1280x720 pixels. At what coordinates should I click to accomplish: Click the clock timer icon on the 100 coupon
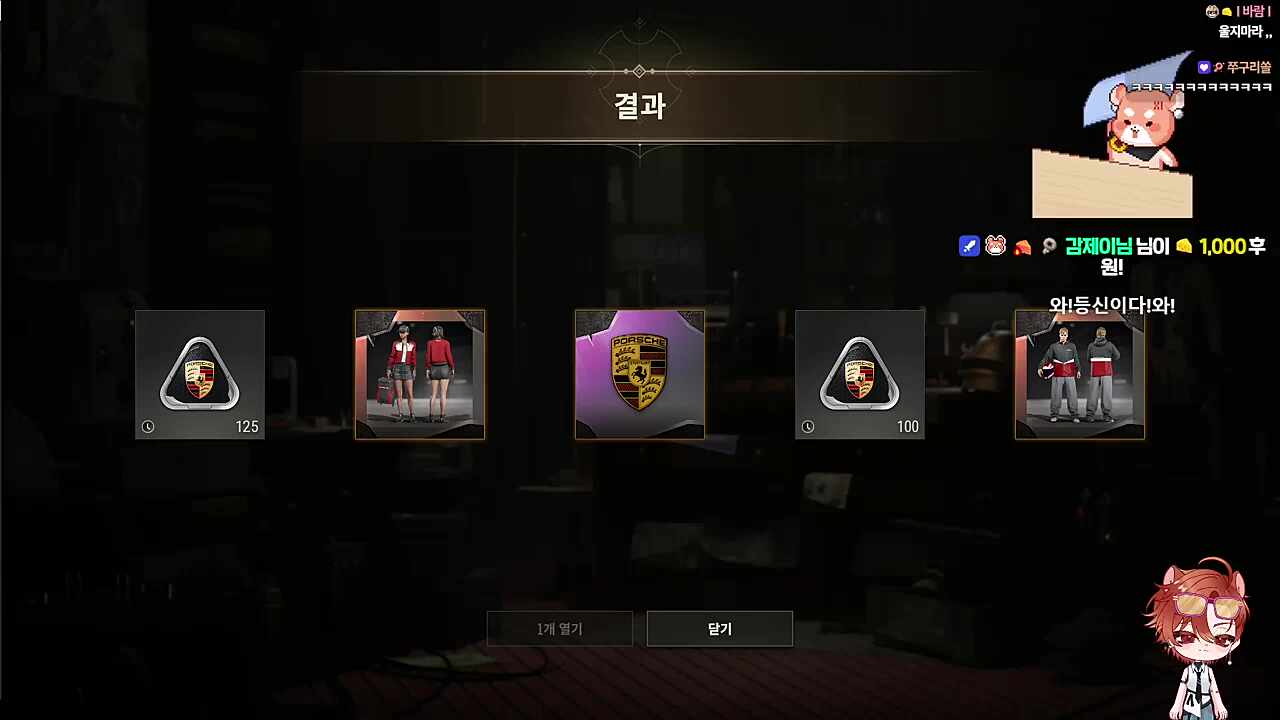click(808, 427)
